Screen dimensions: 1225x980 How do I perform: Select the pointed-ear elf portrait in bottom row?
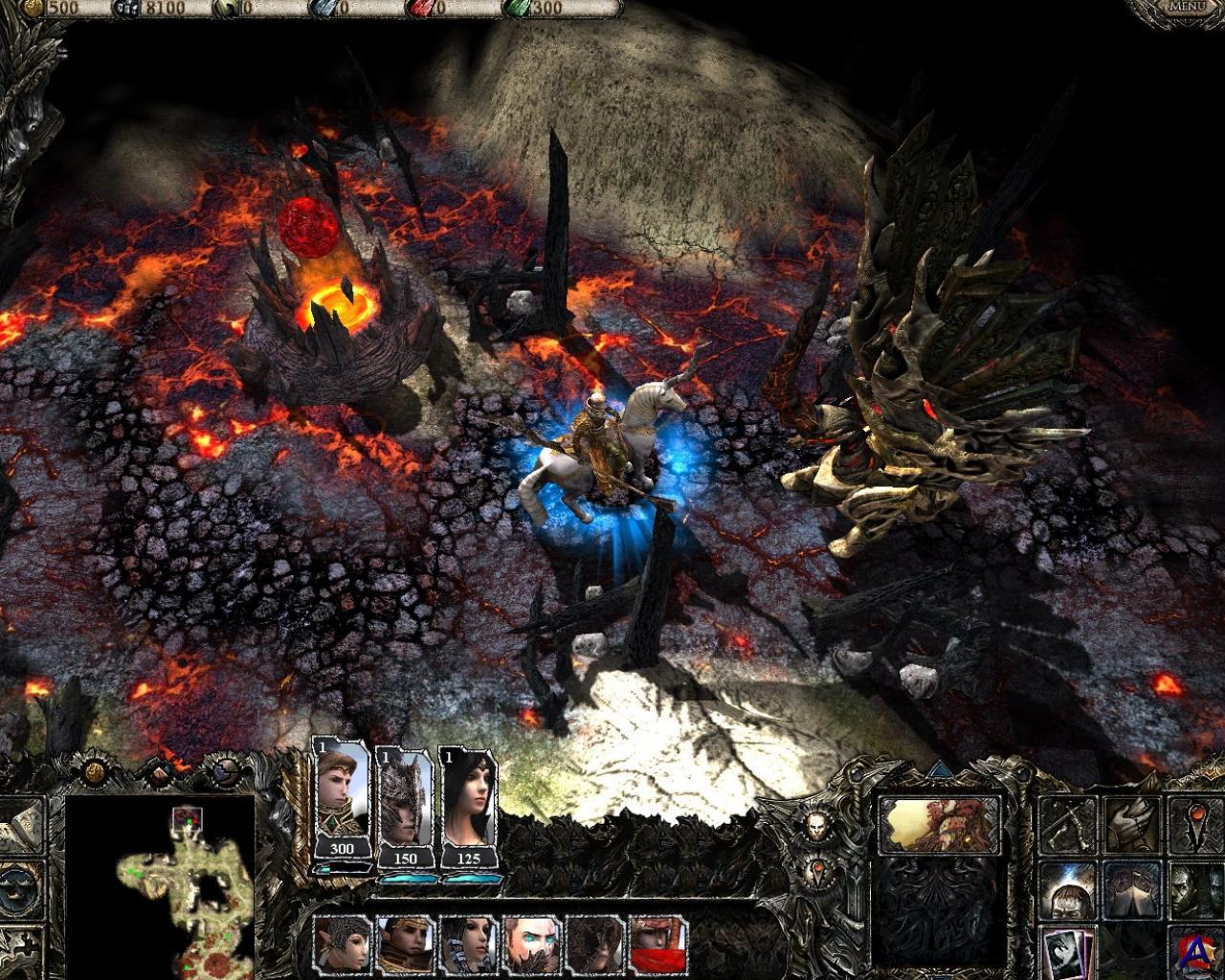[x=344, y=945]
